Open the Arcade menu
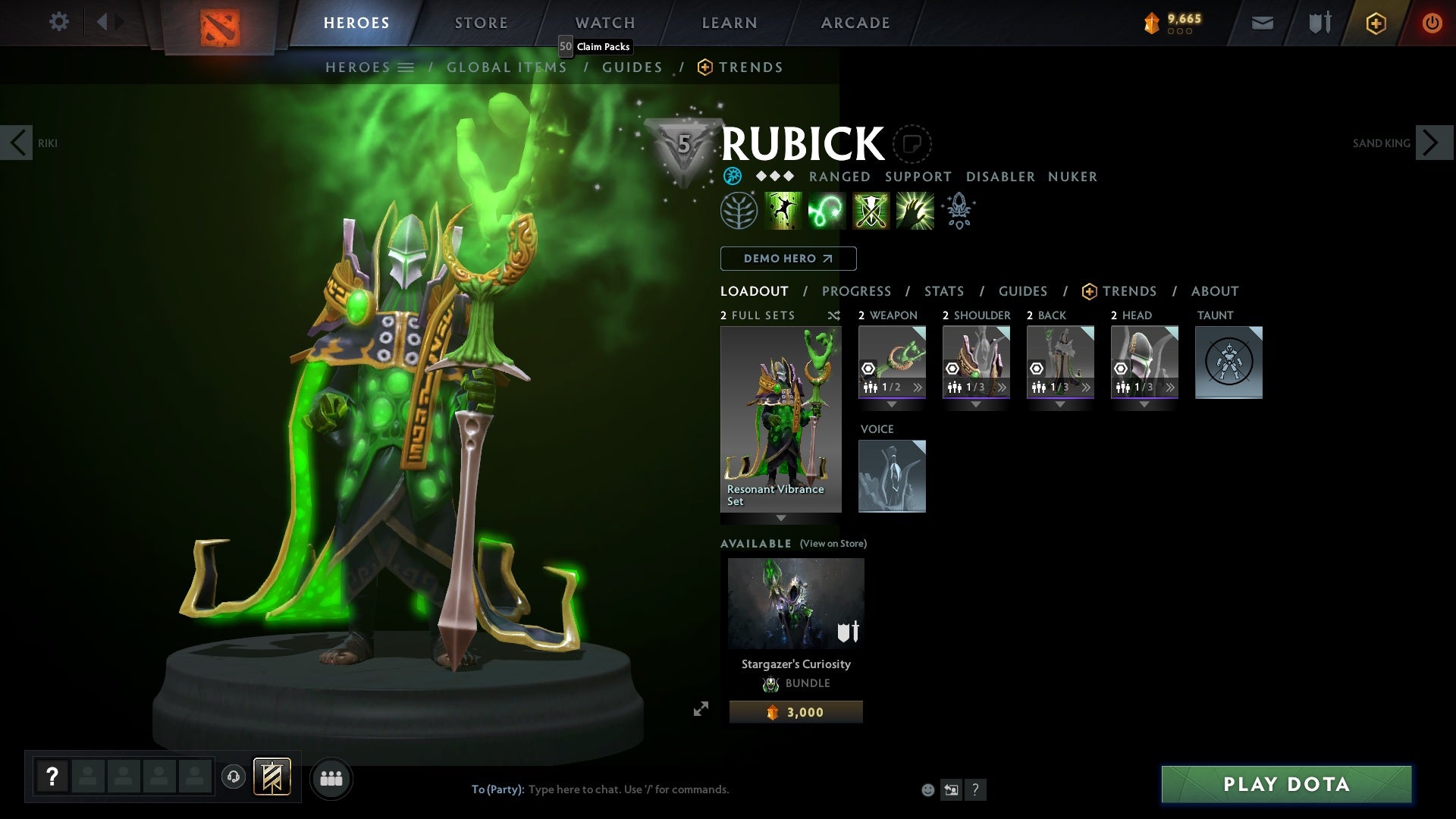The height and width of the screenshot is (819, 1456). pos(855,22)
